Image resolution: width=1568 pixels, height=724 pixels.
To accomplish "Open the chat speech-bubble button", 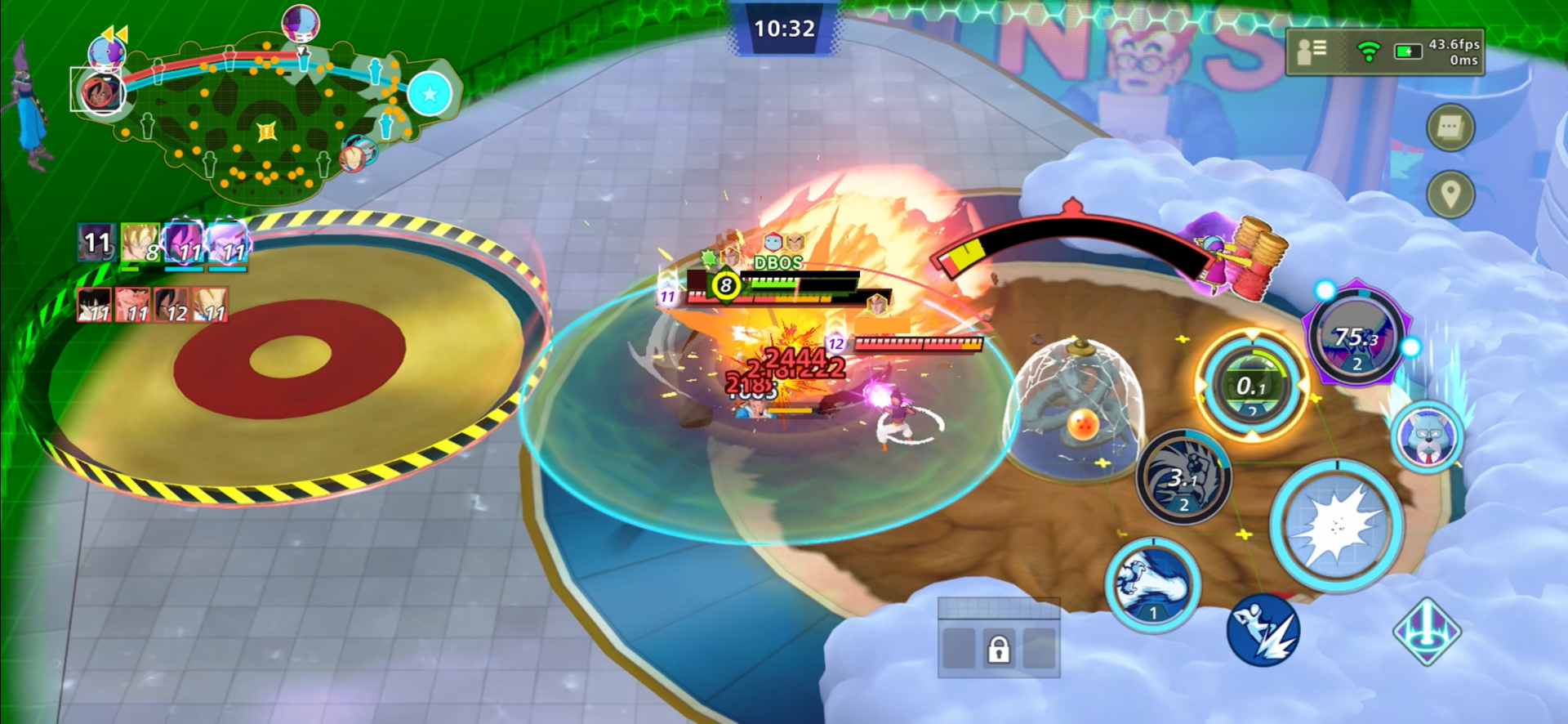I will coord(1450,127).
